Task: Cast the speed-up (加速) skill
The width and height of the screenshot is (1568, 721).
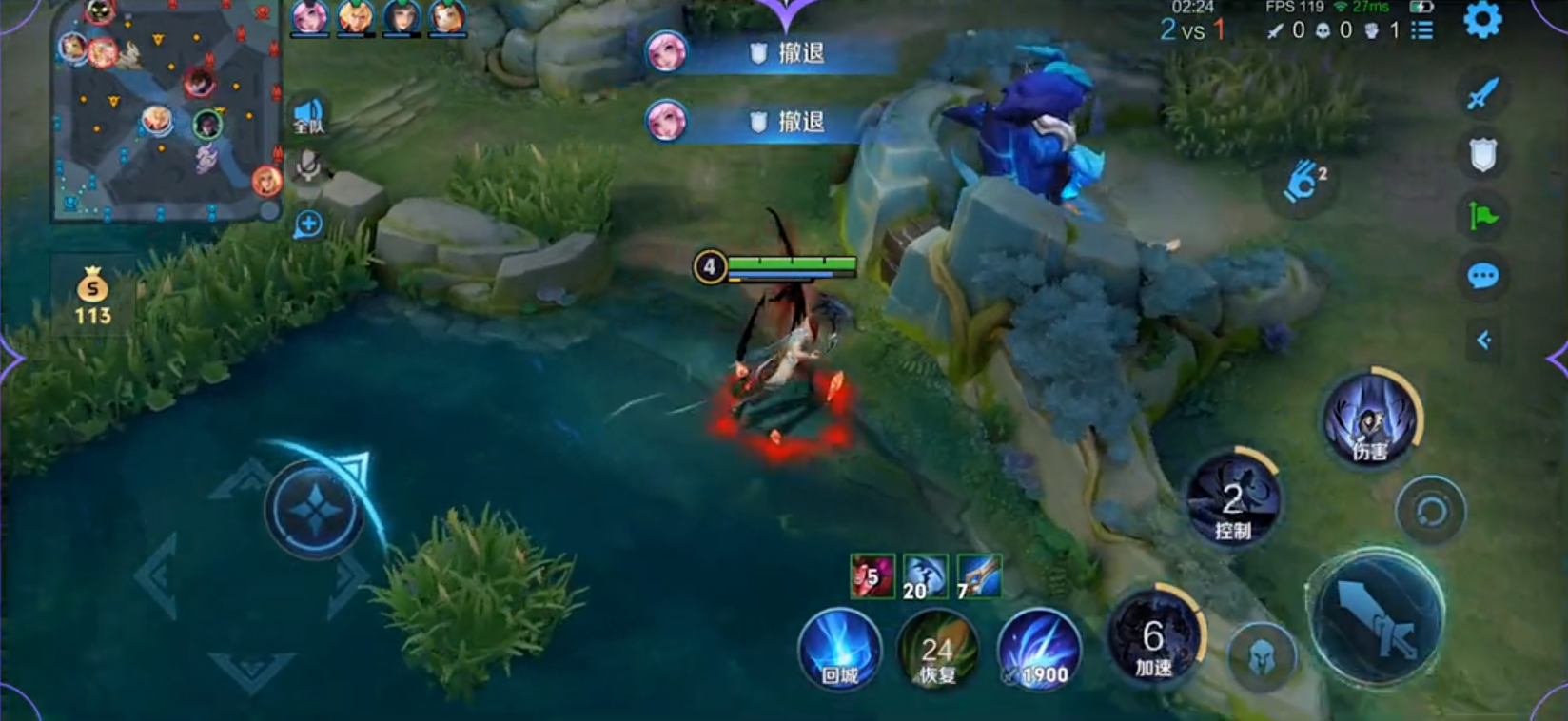Action: [1154, 635]
